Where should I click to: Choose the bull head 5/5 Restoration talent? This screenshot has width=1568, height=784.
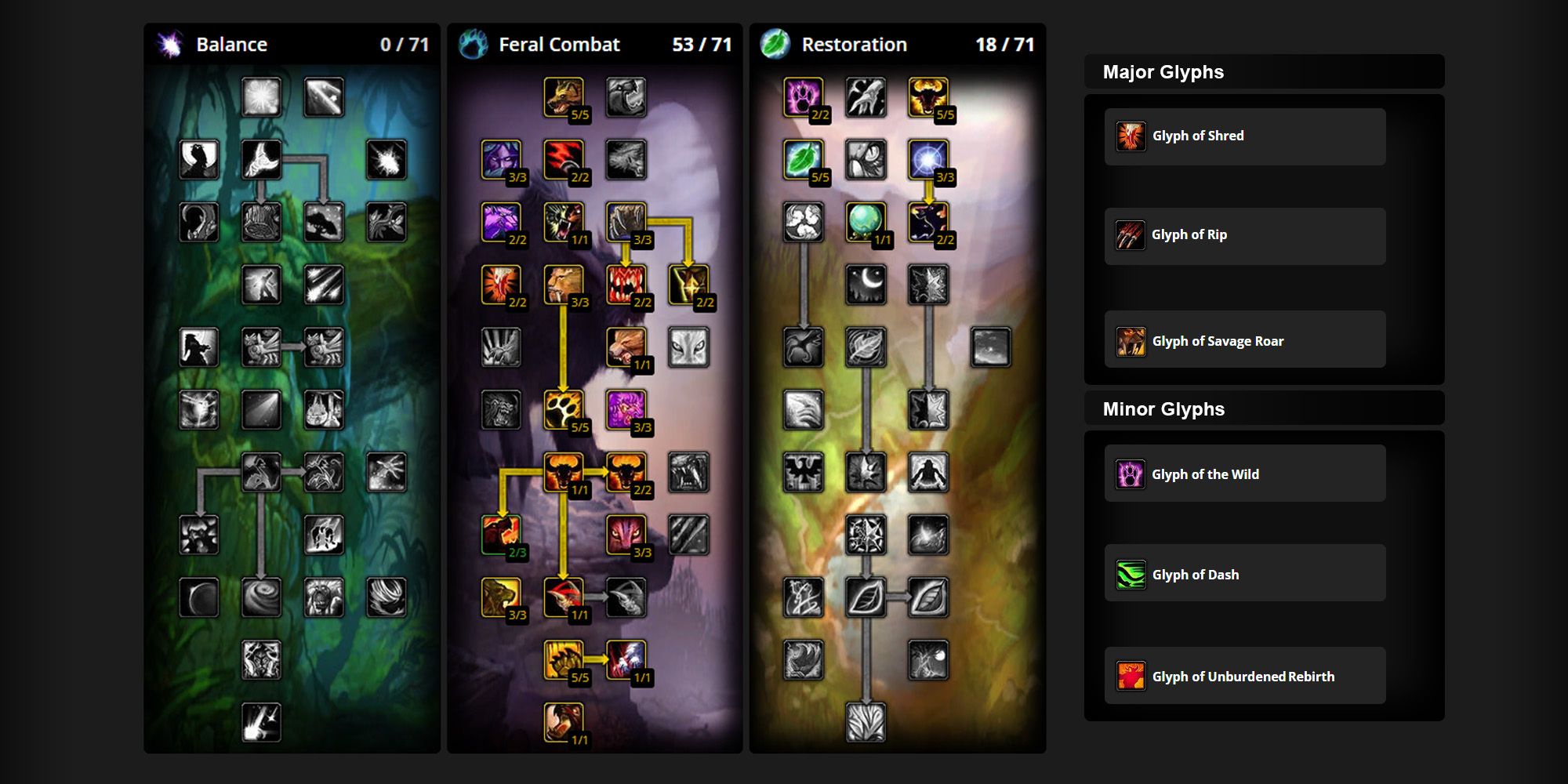[928, 97]
